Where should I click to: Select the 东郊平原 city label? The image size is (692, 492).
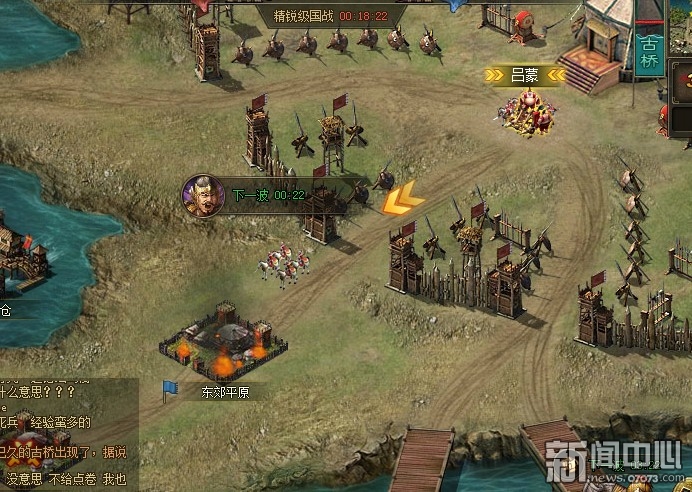[225, 392]
